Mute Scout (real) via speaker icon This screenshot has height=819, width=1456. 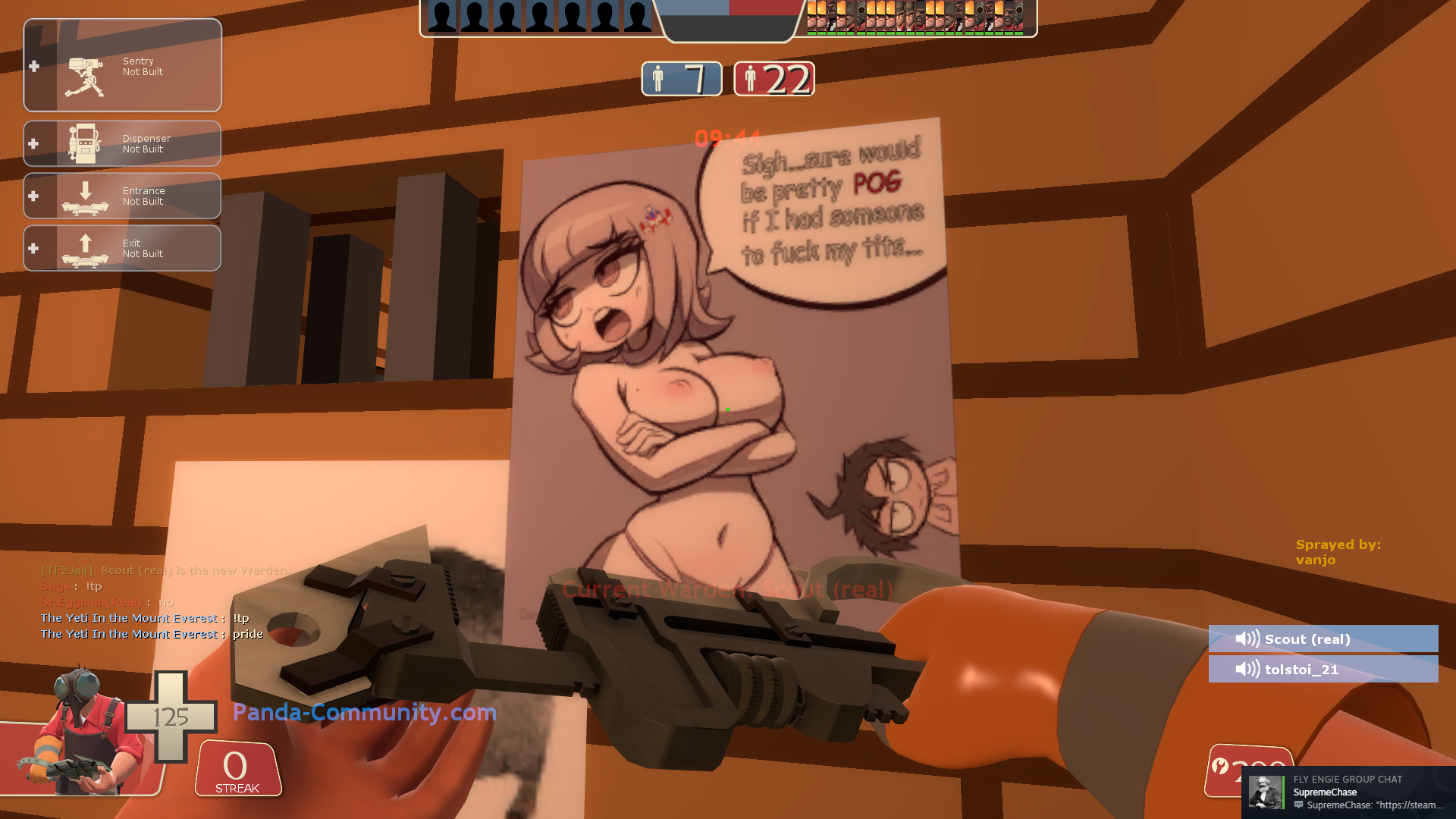[1247, 639]
